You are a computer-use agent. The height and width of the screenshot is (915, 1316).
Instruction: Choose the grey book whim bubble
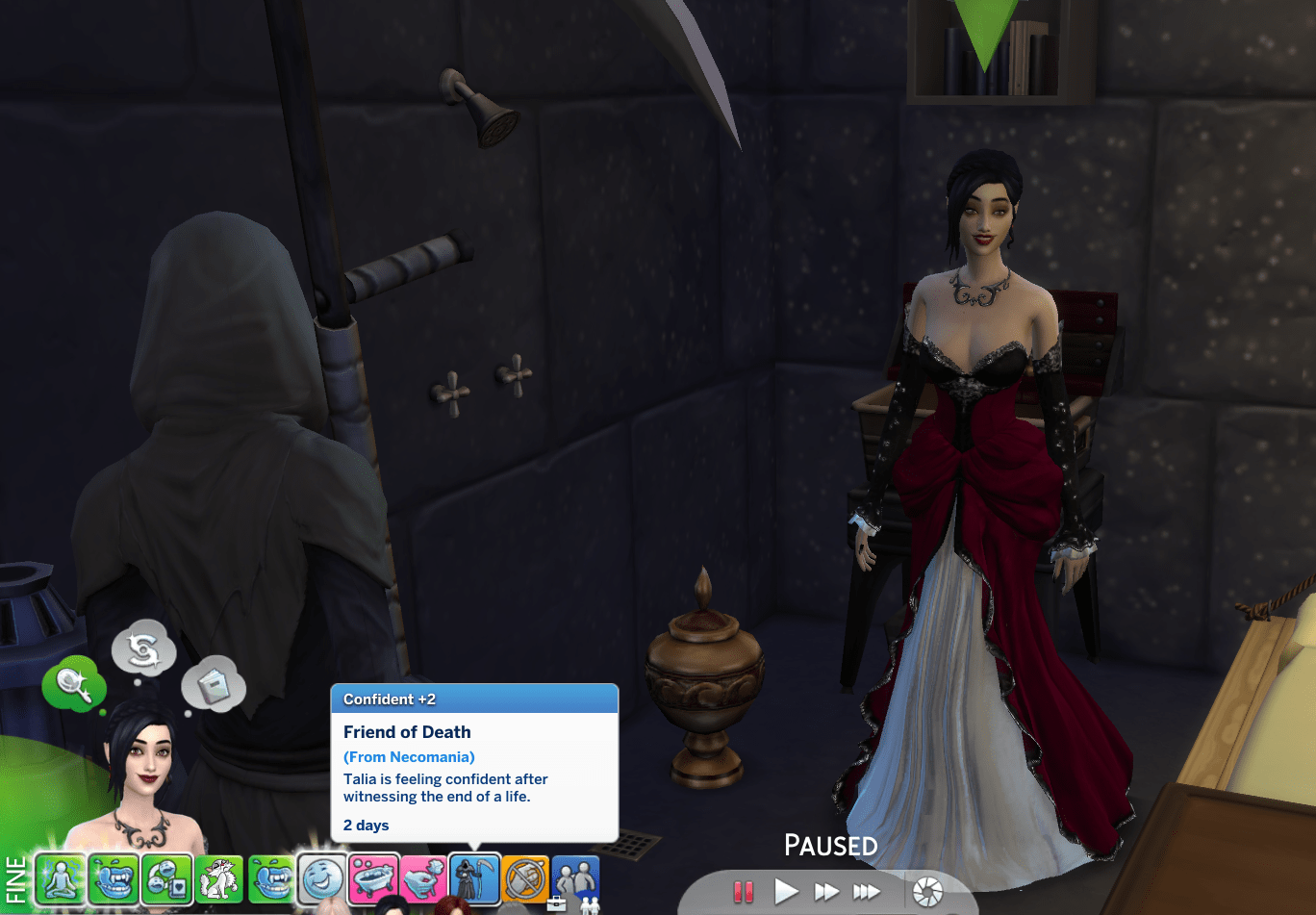(x=213, y=685)
